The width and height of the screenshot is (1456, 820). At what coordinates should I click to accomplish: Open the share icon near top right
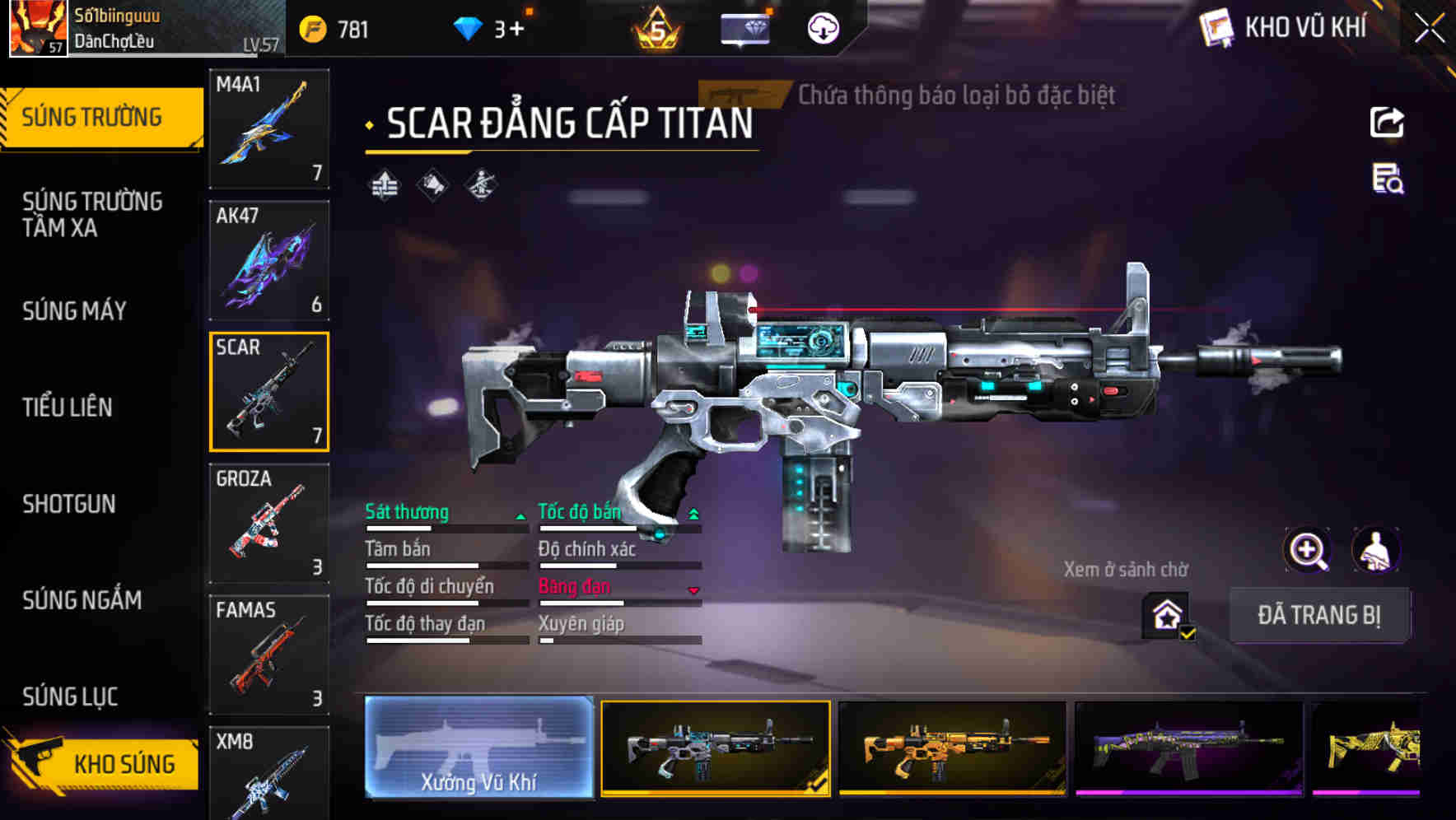[1388, 122]
